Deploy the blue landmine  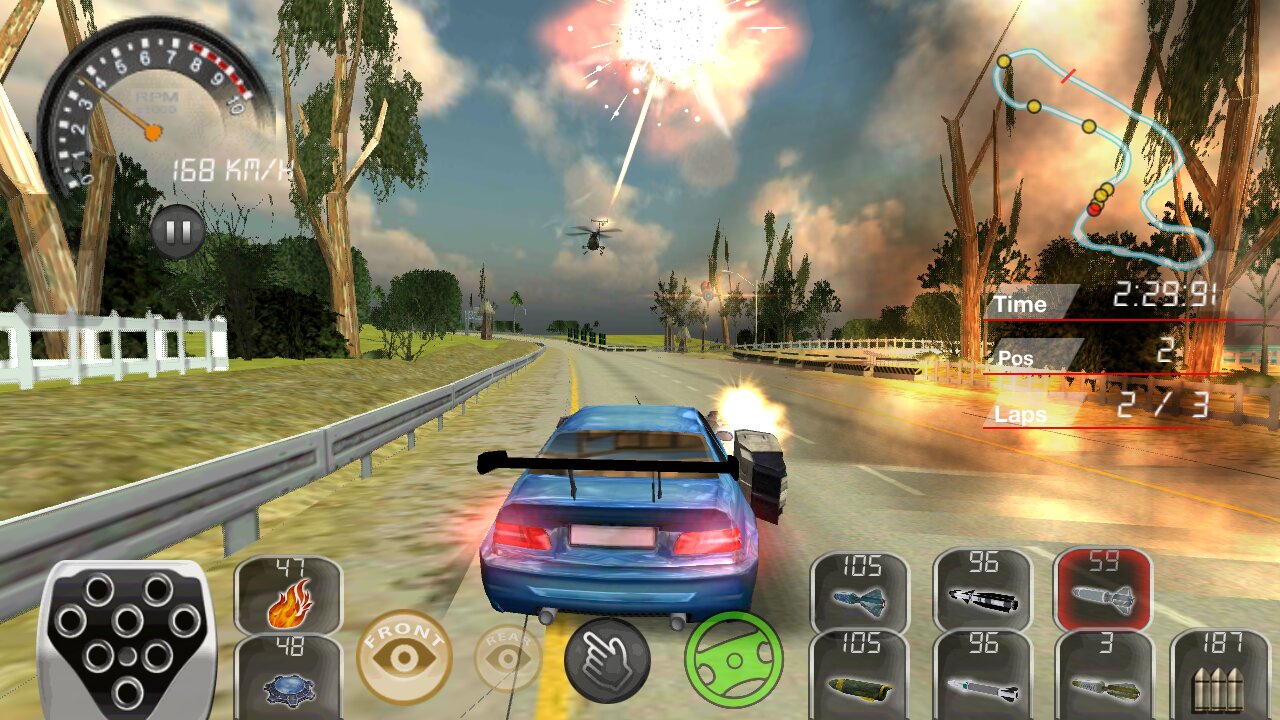tap(288, 675)
